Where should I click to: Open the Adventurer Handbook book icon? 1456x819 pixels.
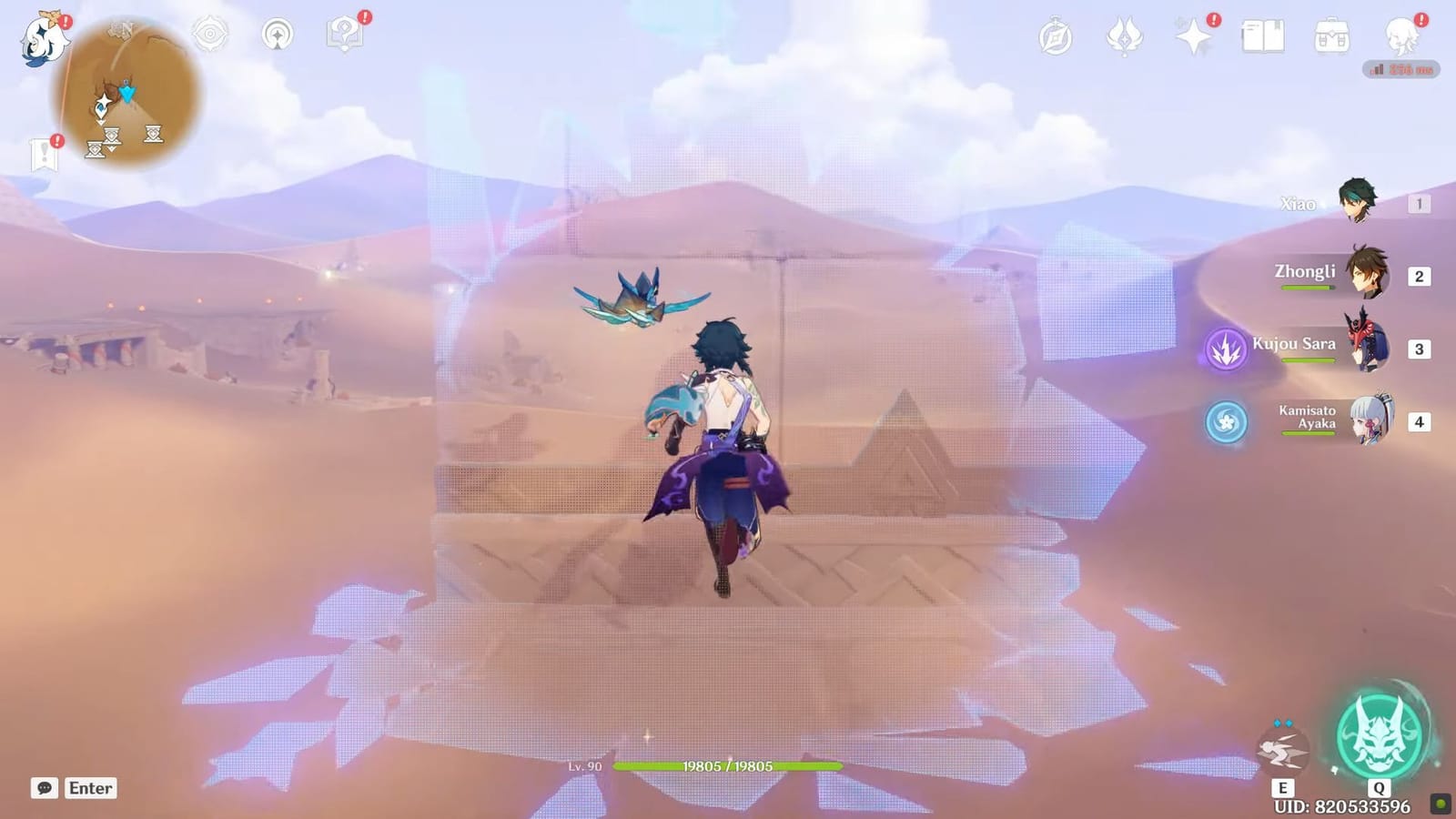(1265, 36)
